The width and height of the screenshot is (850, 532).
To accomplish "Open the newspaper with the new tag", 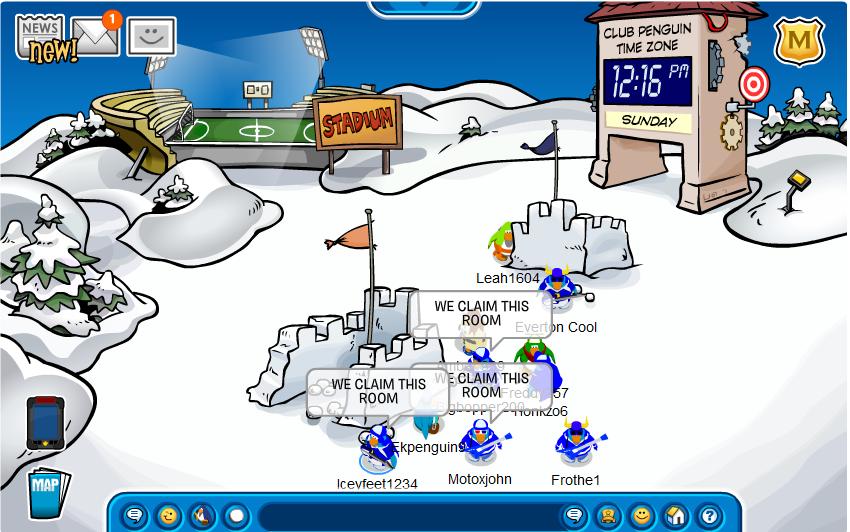I will click(x=39, y=38).
